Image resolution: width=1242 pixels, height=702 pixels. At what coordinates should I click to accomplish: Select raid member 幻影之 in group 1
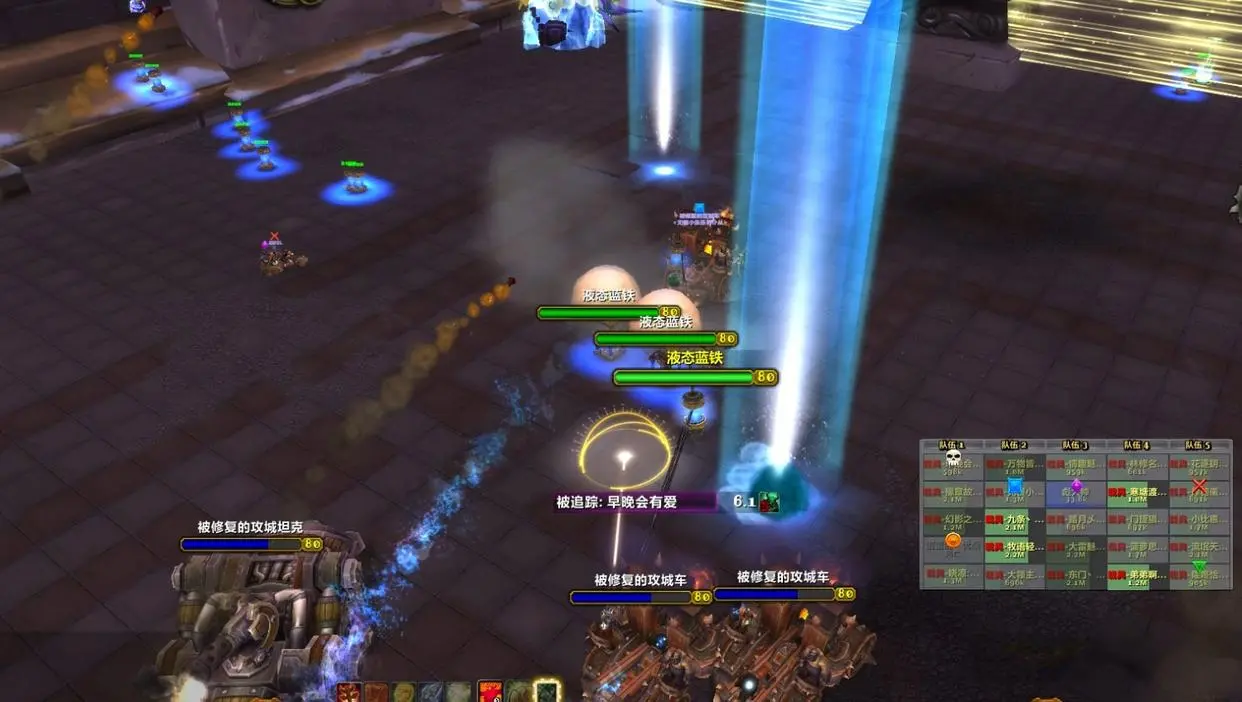953,520
